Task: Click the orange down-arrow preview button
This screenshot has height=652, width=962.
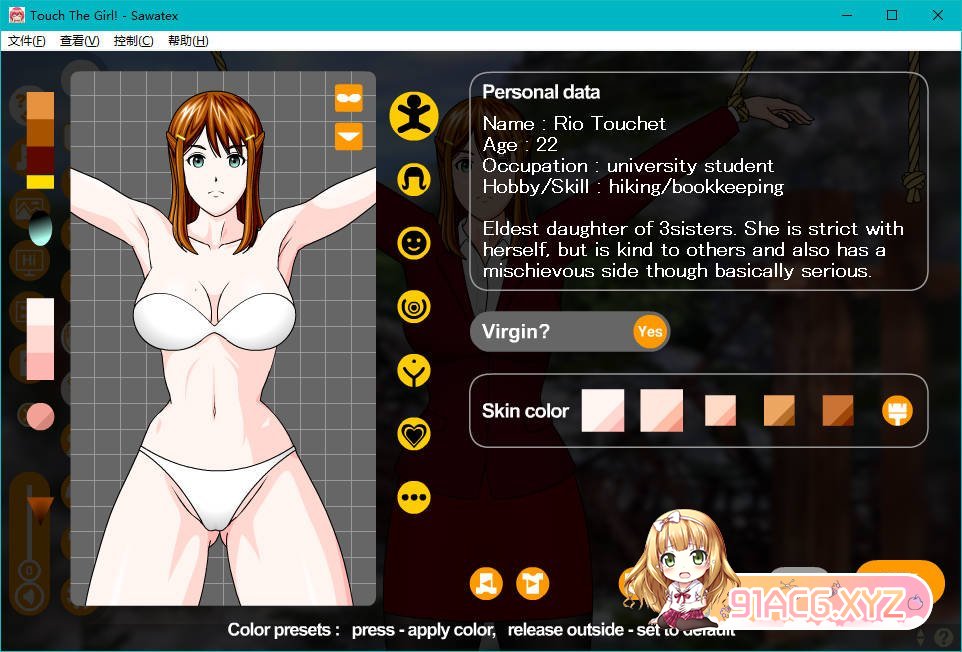Action: pyautogui.click(x=348, y=136)
